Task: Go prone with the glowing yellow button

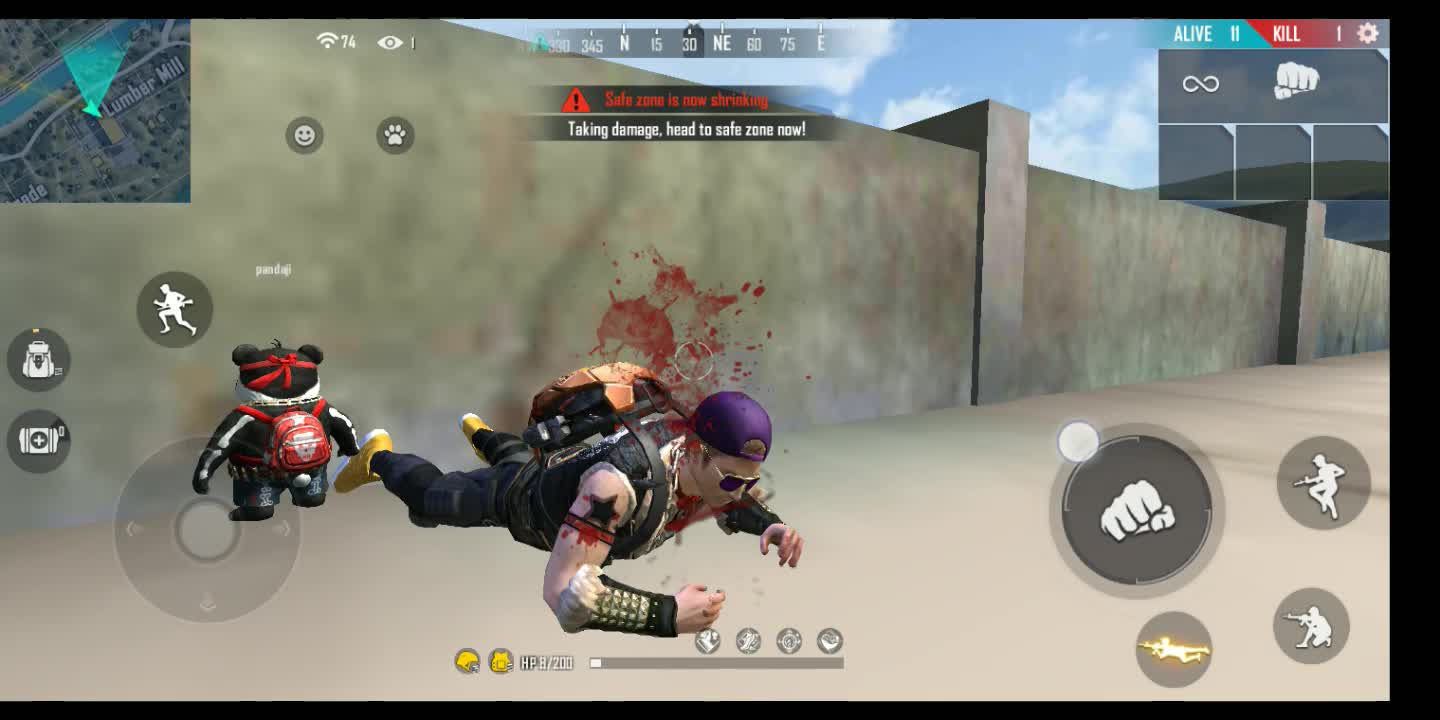Action: 1173,650
